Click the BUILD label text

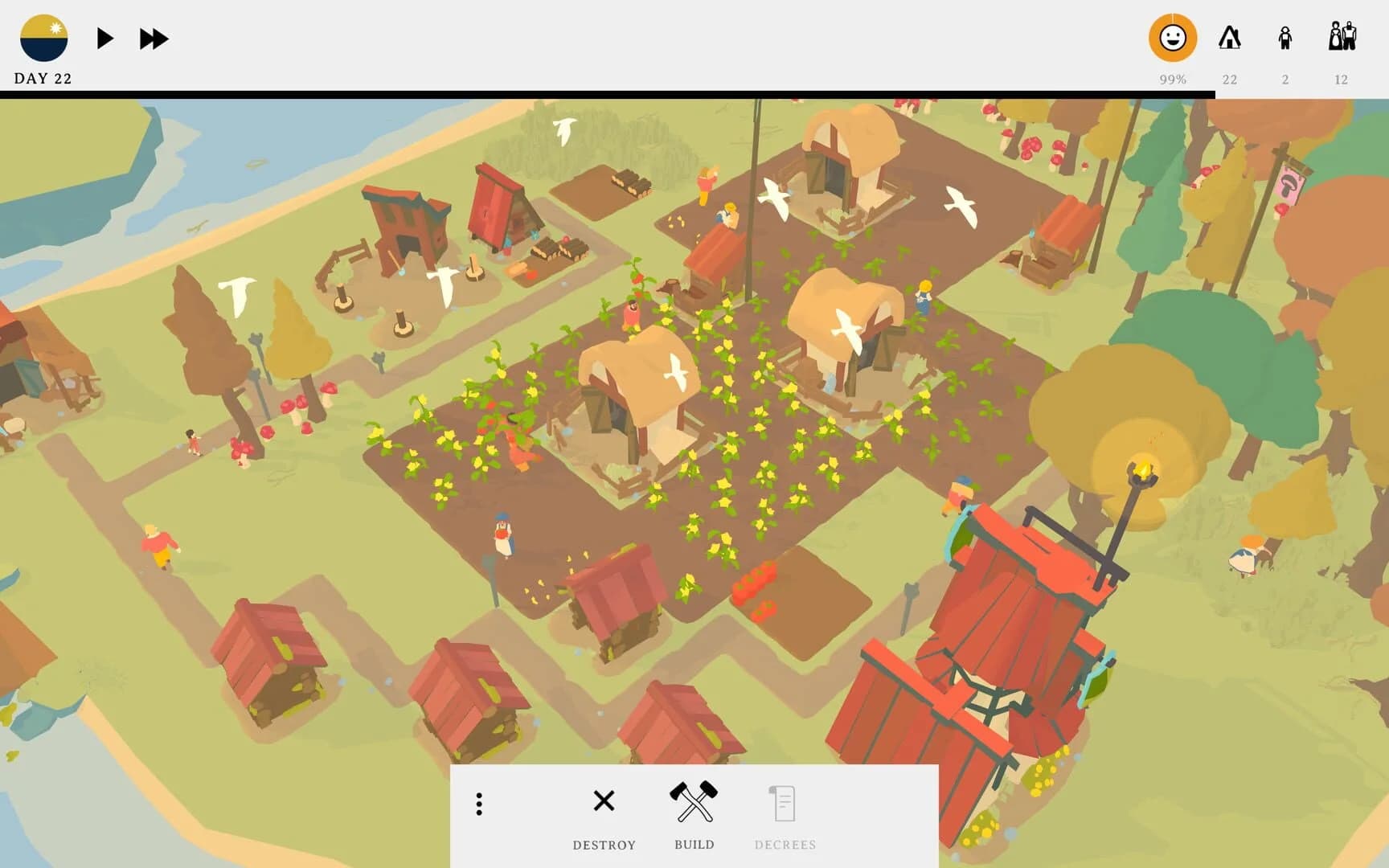[694, 845]
